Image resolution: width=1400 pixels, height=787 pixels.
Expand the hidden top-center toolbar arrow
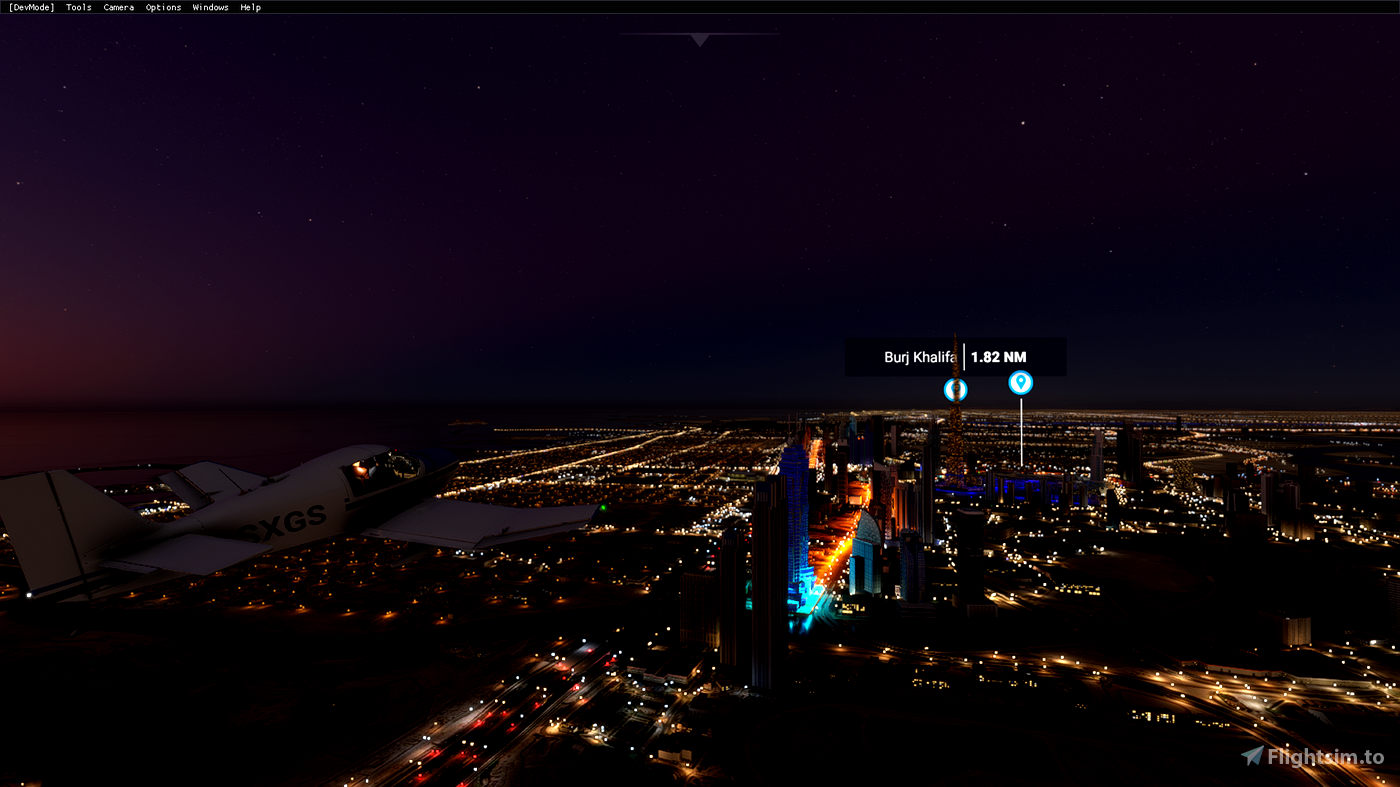(699, 40)
